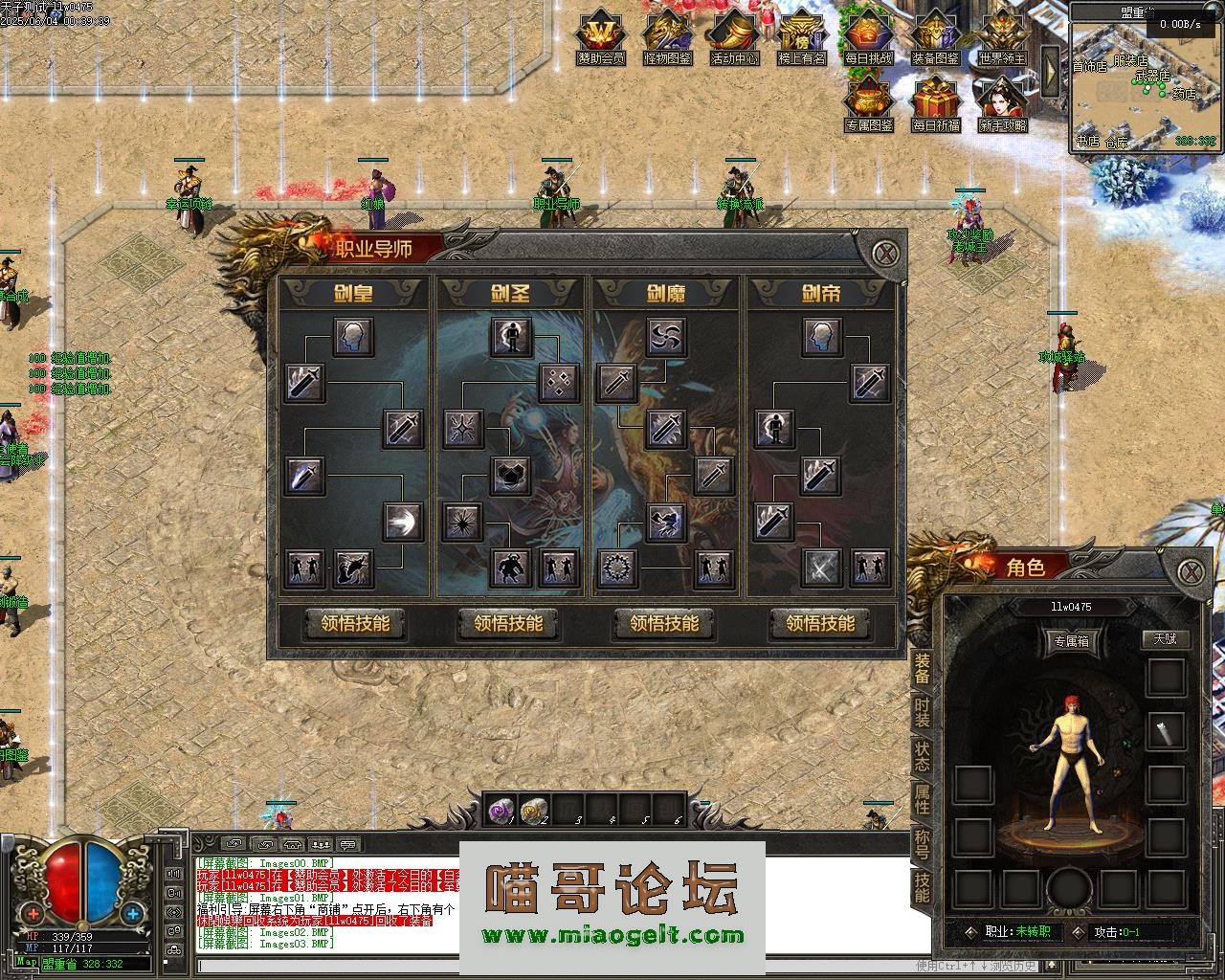This screenshot has height=980, width=1225.
Task: Choose 领悟技能 in the 剑魔 column
Action: point(664,624)
